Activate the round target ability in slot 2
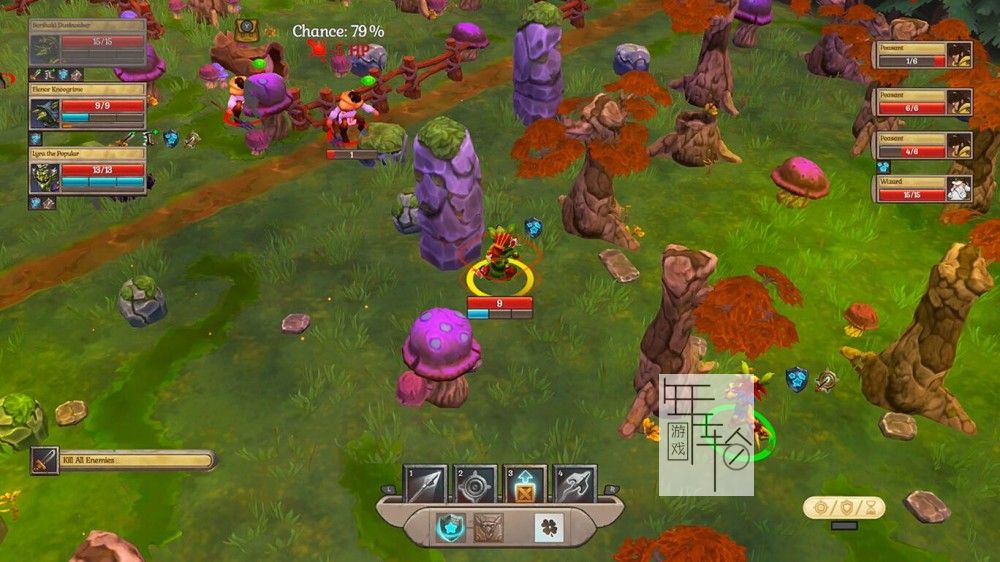 (476, 485)
